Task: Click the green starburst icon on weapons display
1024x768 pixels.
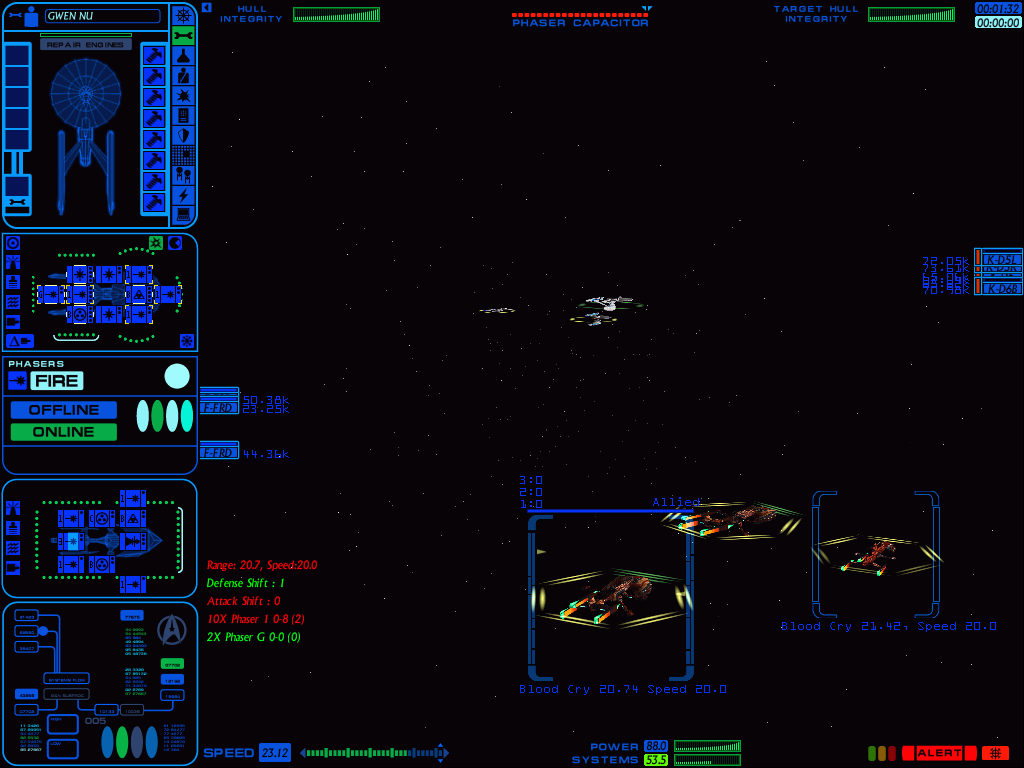Action: 156,243
